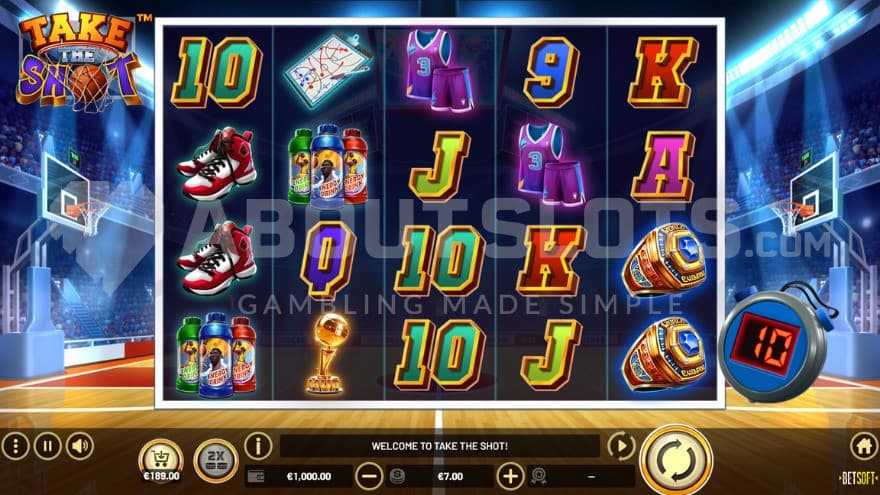Activate the 2X double bet button
This screenshot has height=495, width=880.
click(215, 460)
